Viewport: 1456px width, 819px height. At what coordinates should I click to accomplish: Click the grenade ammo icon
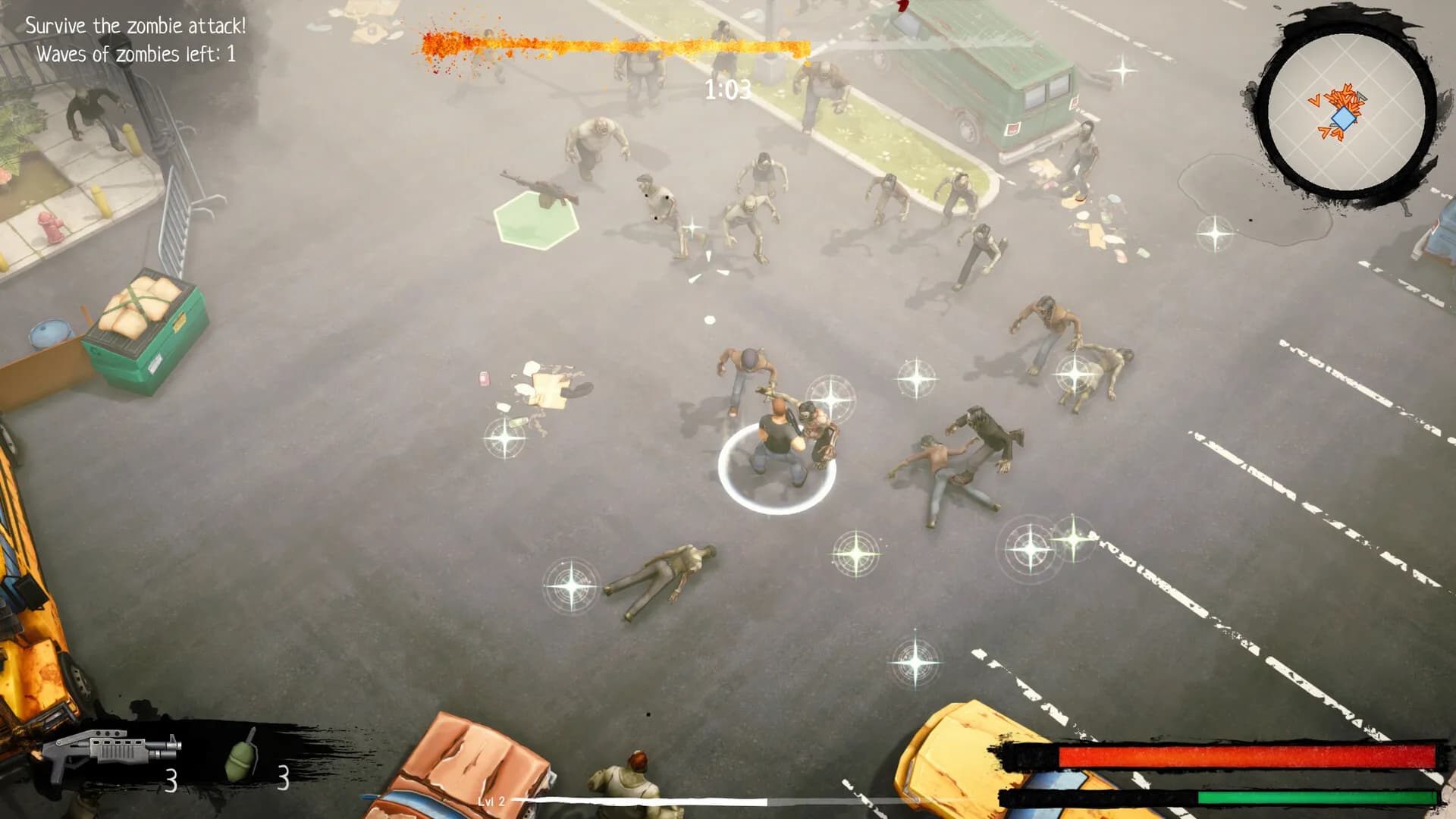239,758
